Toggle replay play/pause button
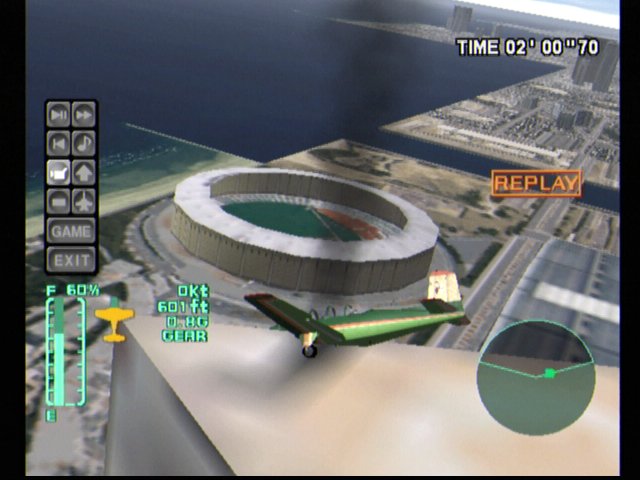Image resolution: width=640 pixels, height=480 pixels. click(59, 114)
